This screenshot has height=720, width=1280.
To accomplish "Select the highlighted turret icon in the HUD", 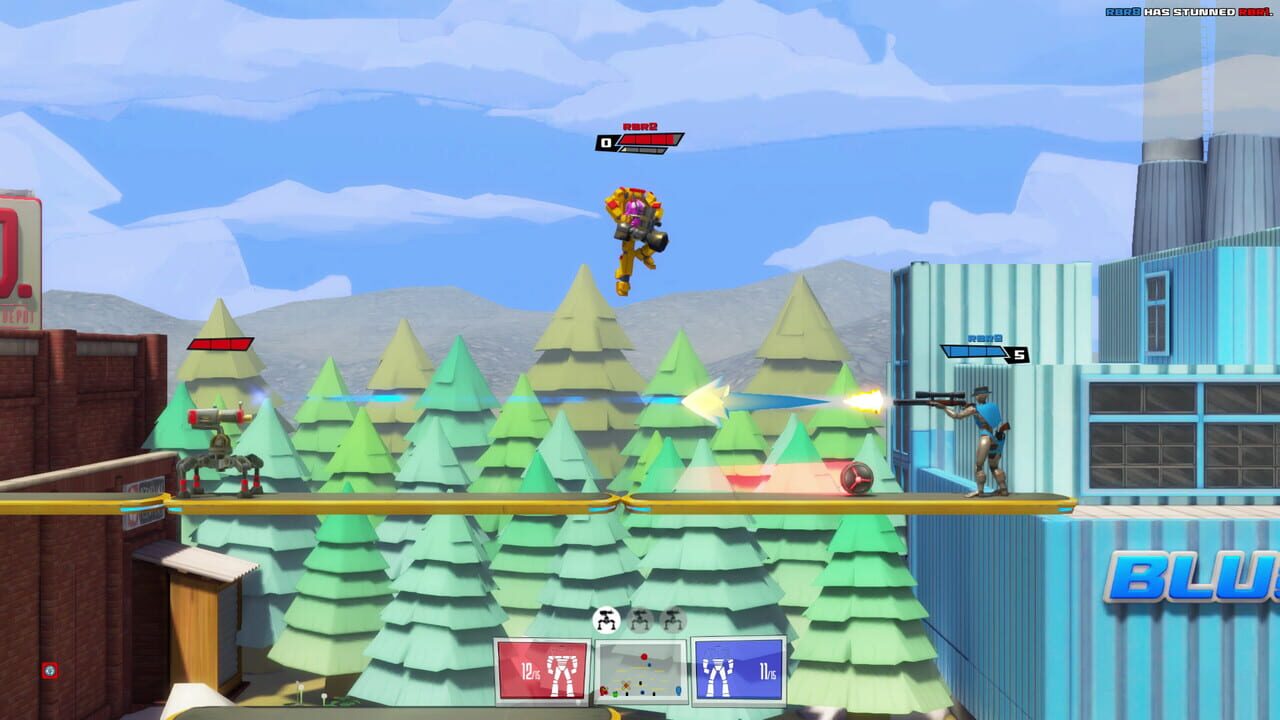I will click(x=605, y=620).
